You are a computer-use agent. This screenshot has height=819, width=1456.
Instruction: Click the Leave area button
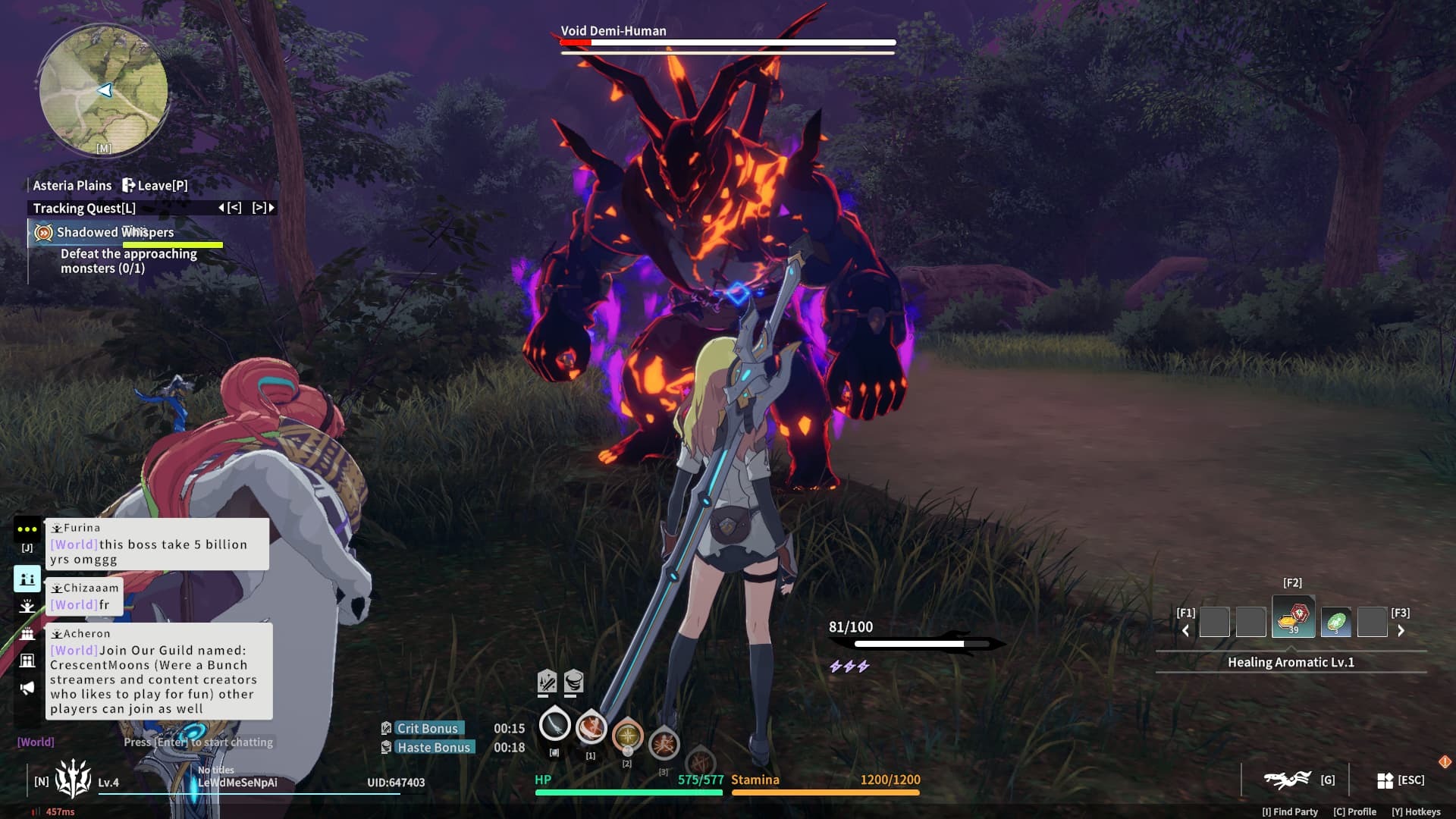point(155,185)
